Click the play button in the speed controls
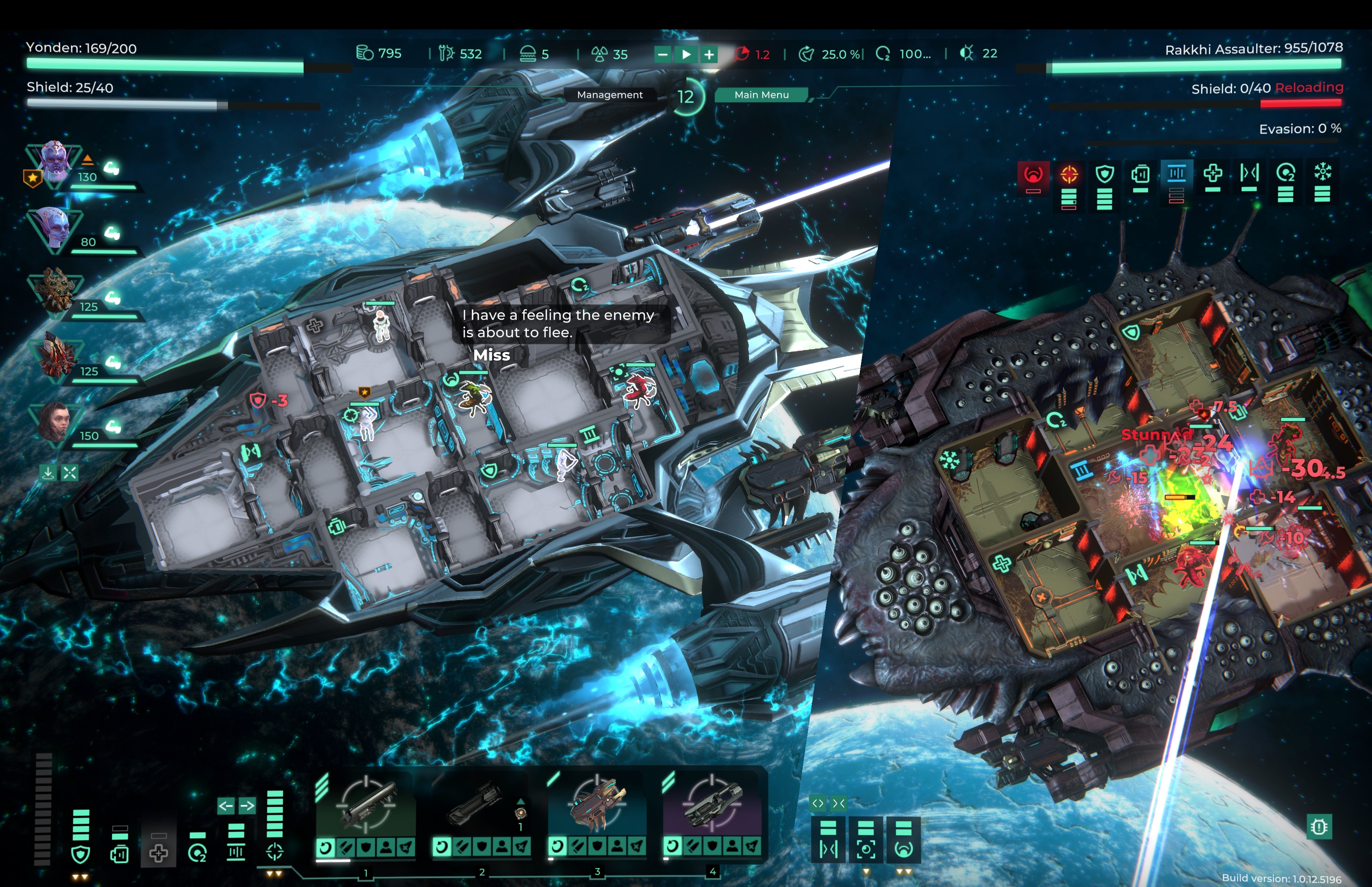 point(686,54)
